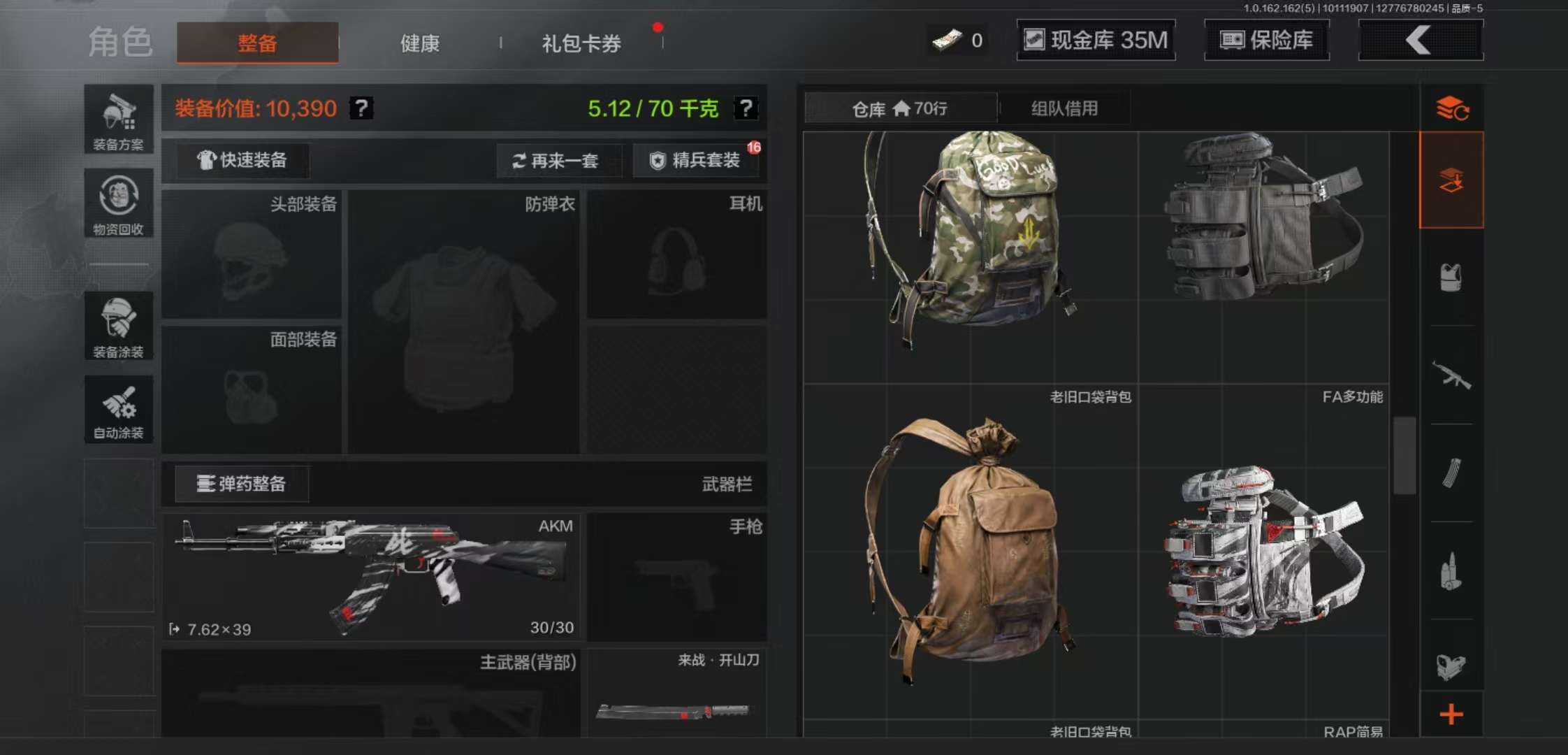The image size is (1568, 755).
Task: Open the 保险库 vault
Action: 1266,40
